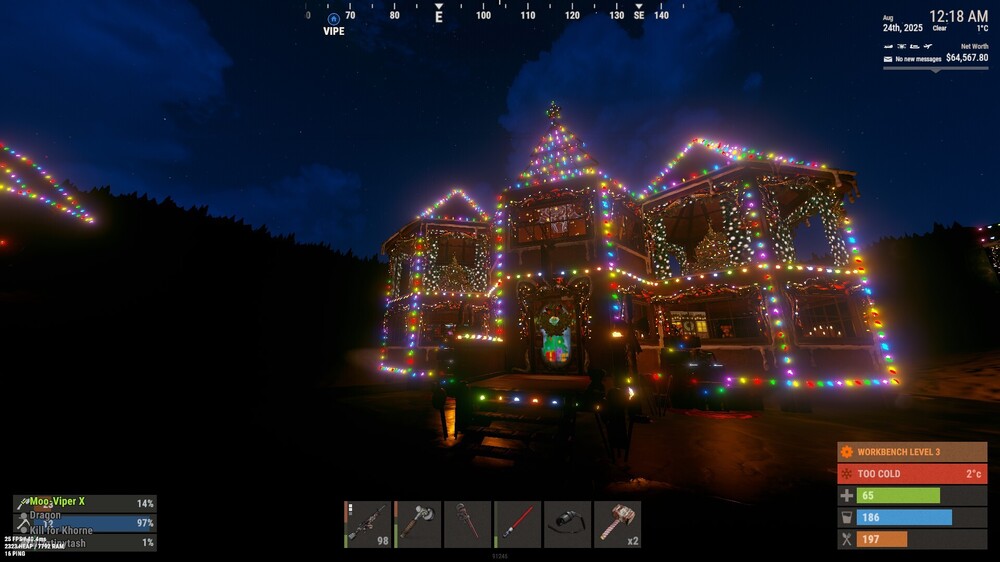
Task: Select the rifle hotbar slot with 98 ammo
Action: (368, 524)
